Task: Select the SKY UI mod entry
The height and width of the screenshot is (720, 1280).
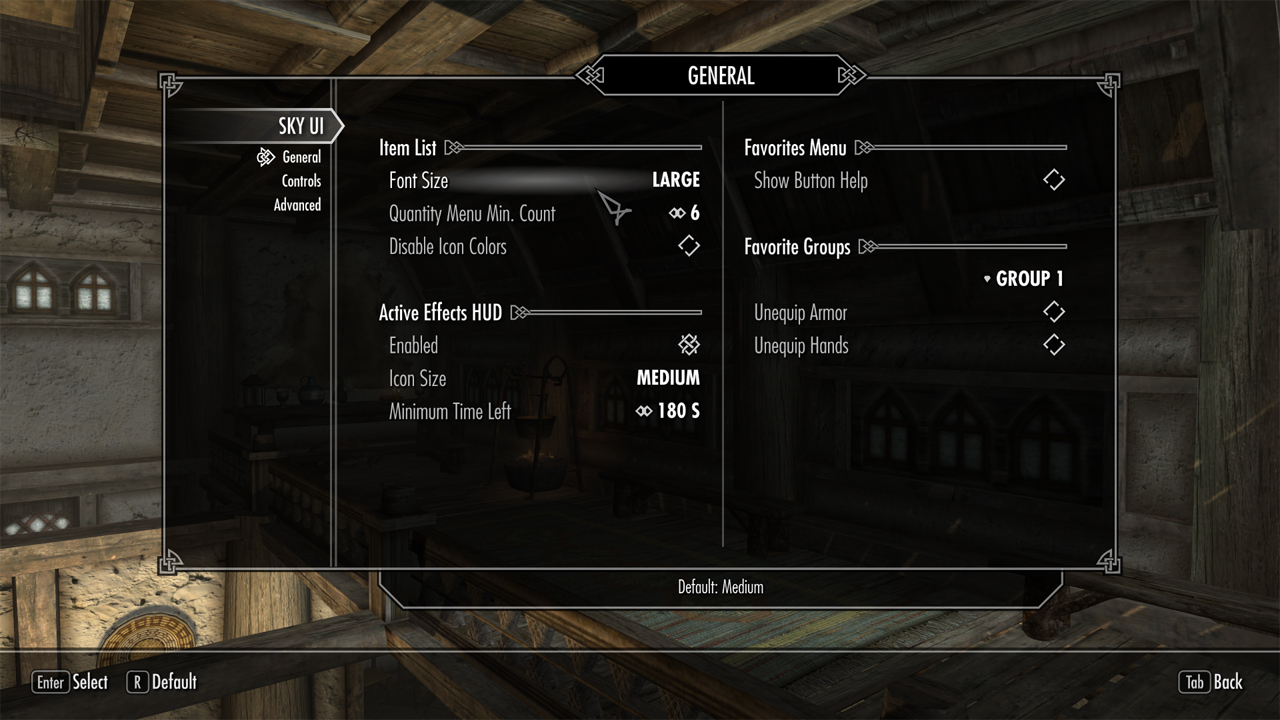Action: tap(299, 127)
